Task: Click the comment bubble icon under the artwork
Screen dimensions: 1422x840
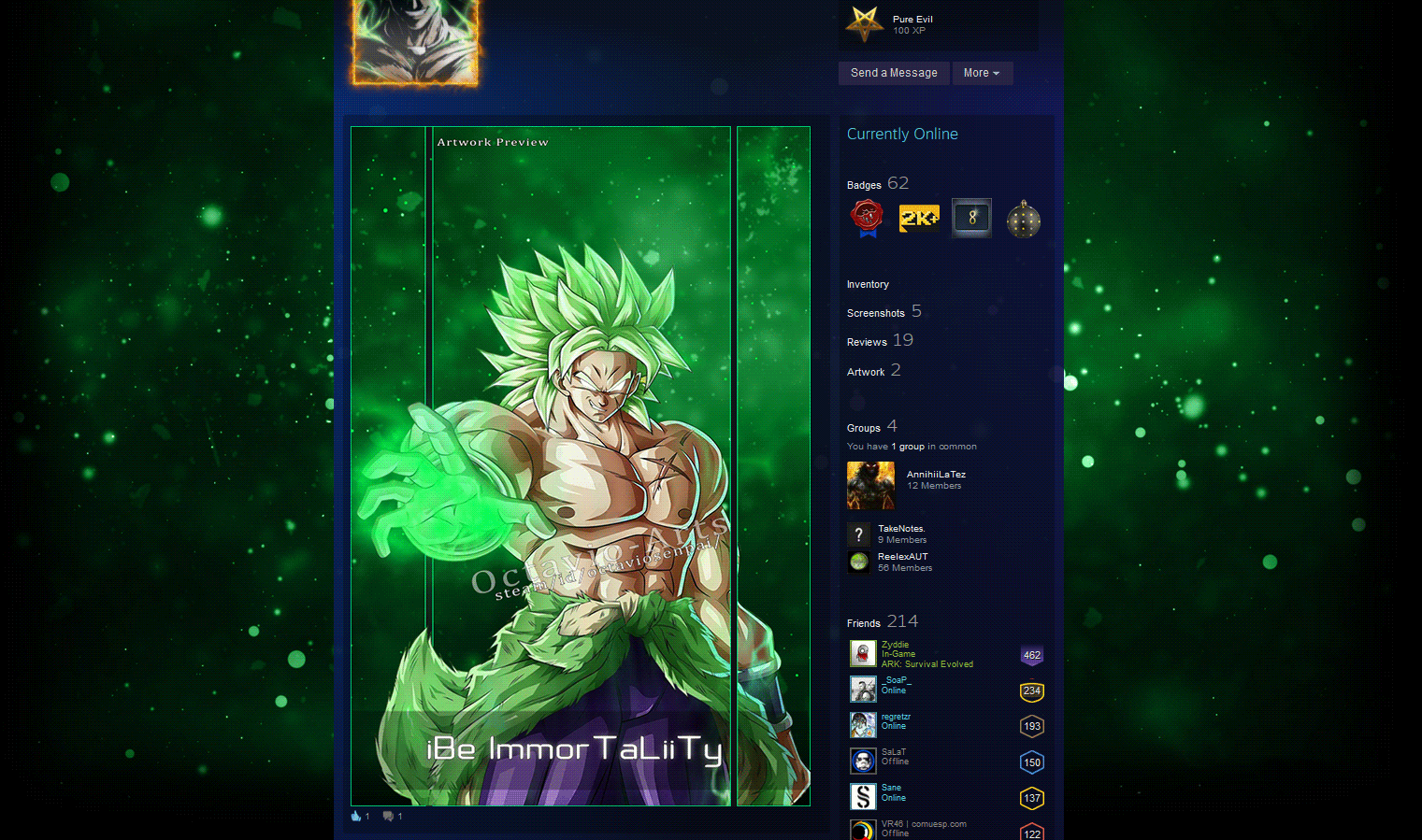Action: [x=387, y=815]
